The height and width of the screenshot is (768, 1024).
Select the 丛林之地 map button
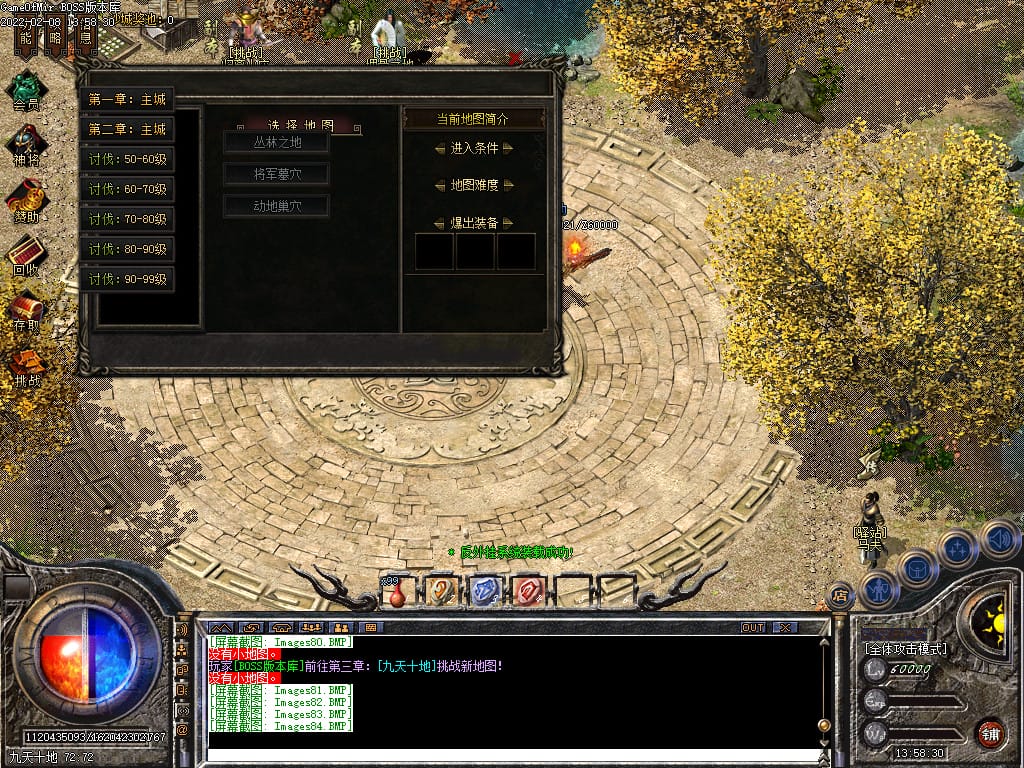276,142
